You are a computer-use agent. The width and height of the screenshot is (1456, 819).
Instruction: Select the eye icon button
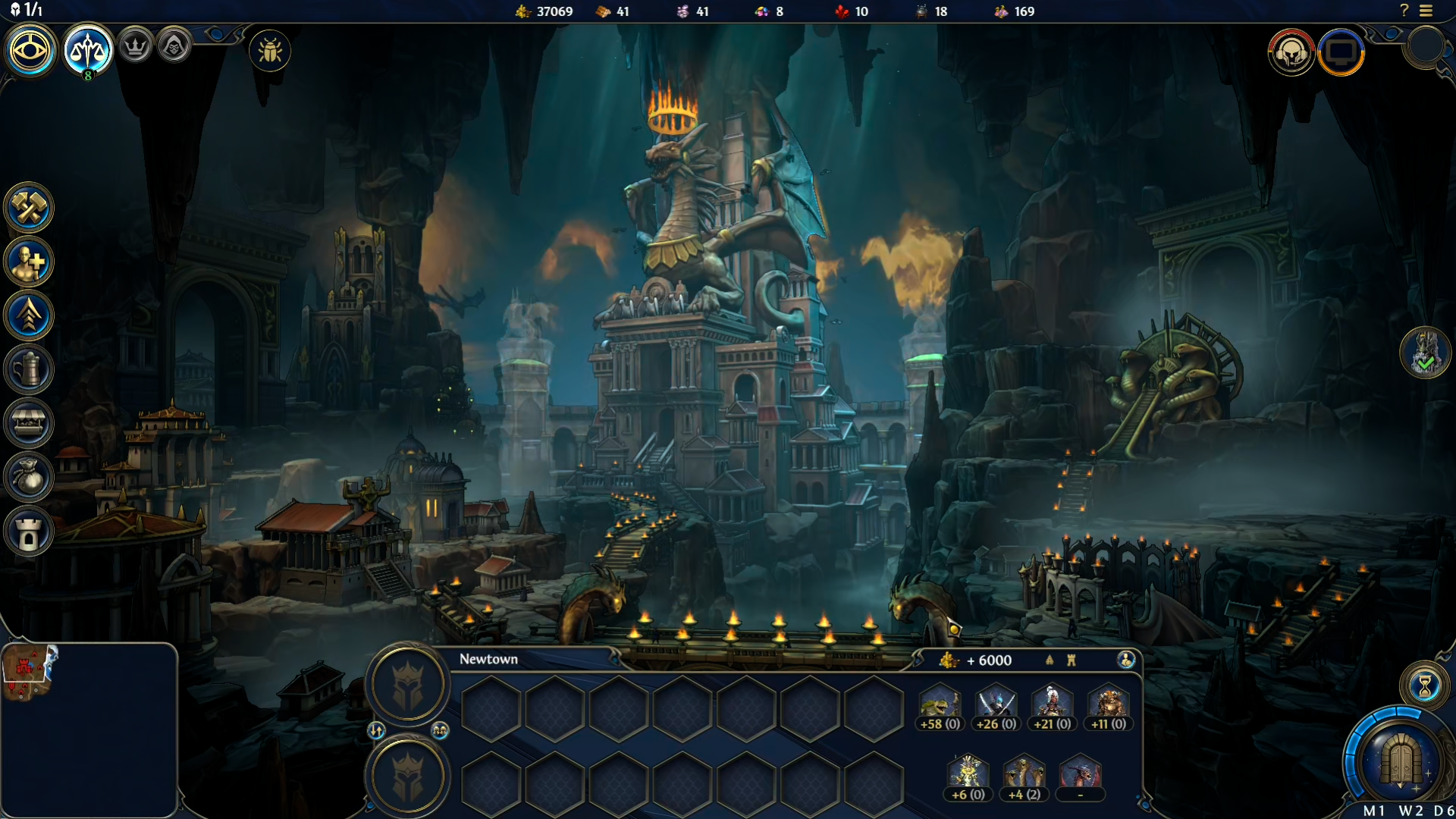point(30,51)
